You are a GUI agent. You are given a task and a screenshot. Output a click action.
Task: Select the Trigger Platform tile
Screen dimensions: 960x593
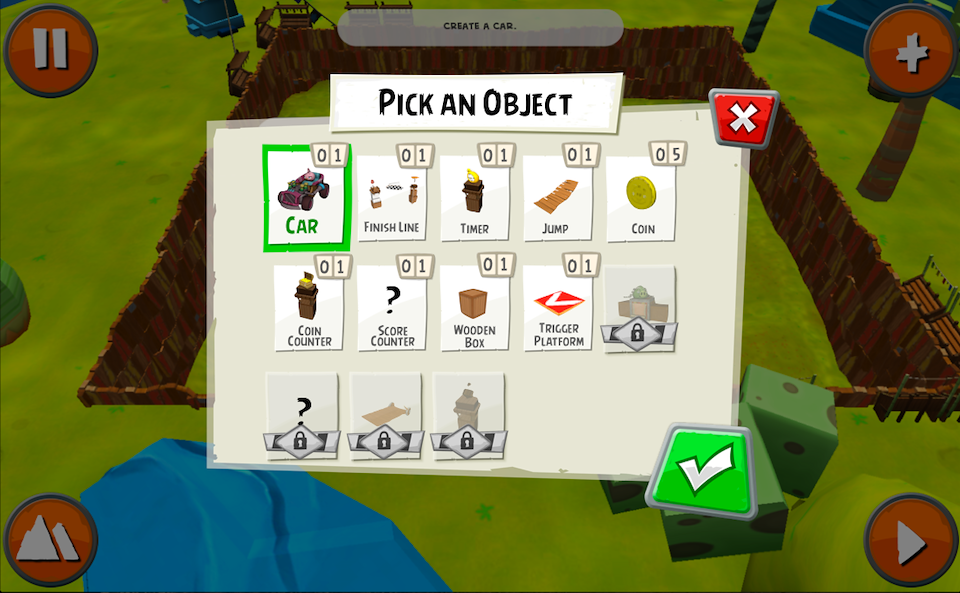click(x=558, y=309)
